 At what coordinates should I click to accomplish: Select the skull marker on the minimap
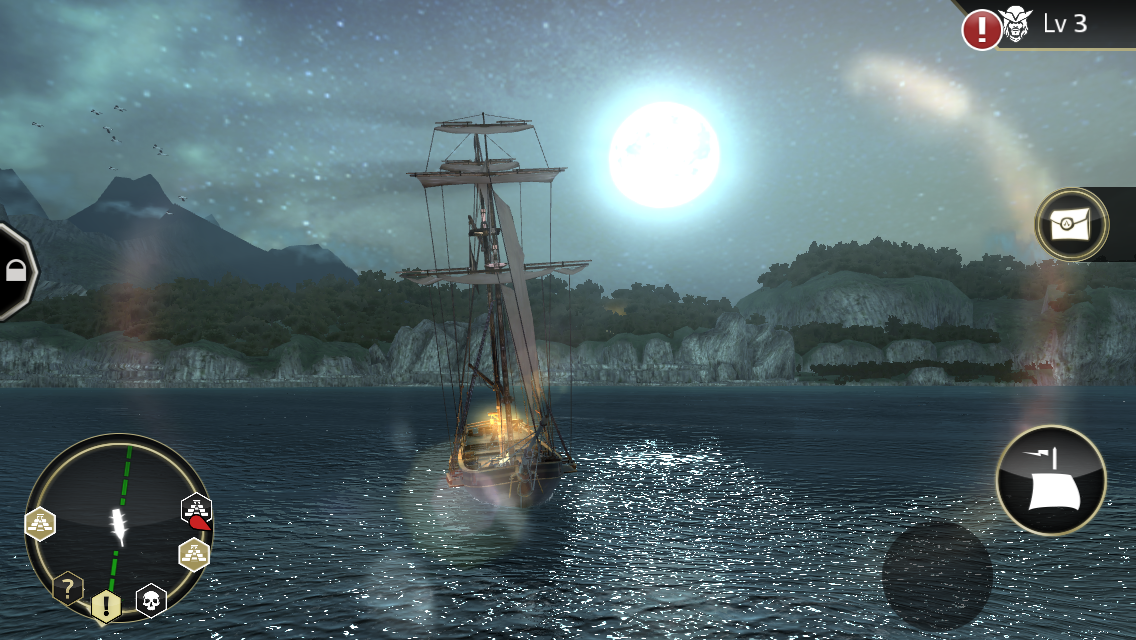(x=151, y=600)
